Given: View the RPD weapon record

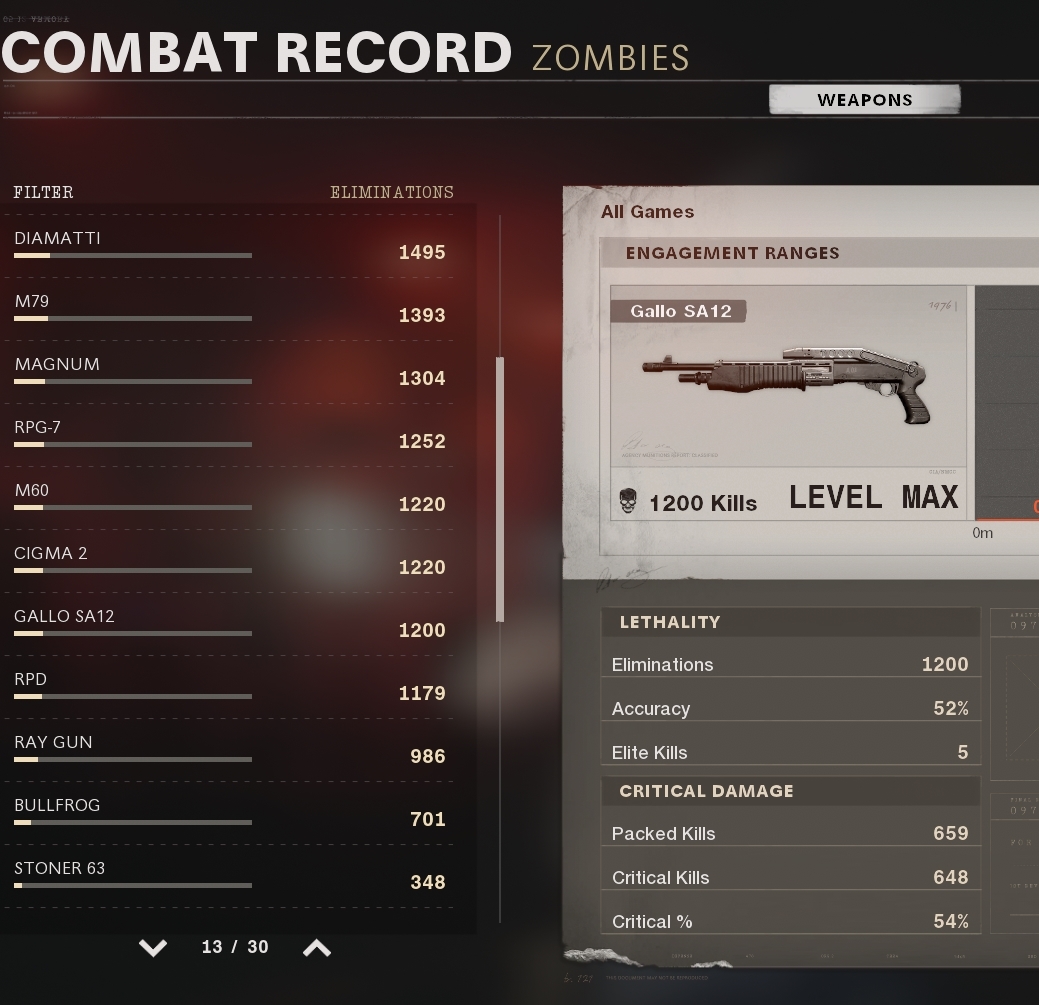Looking at the screenshot, I should tap(230, 687).
